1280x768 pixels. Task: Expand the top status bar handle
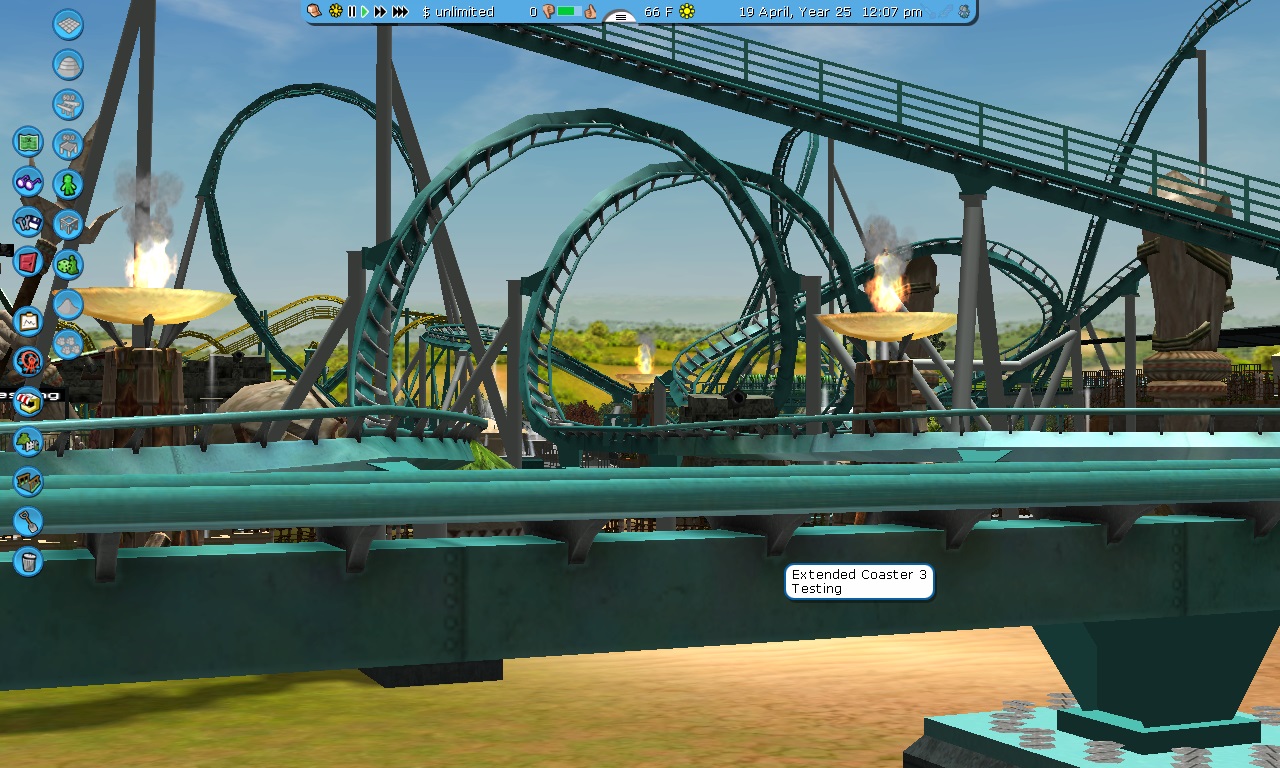point(621,17)
